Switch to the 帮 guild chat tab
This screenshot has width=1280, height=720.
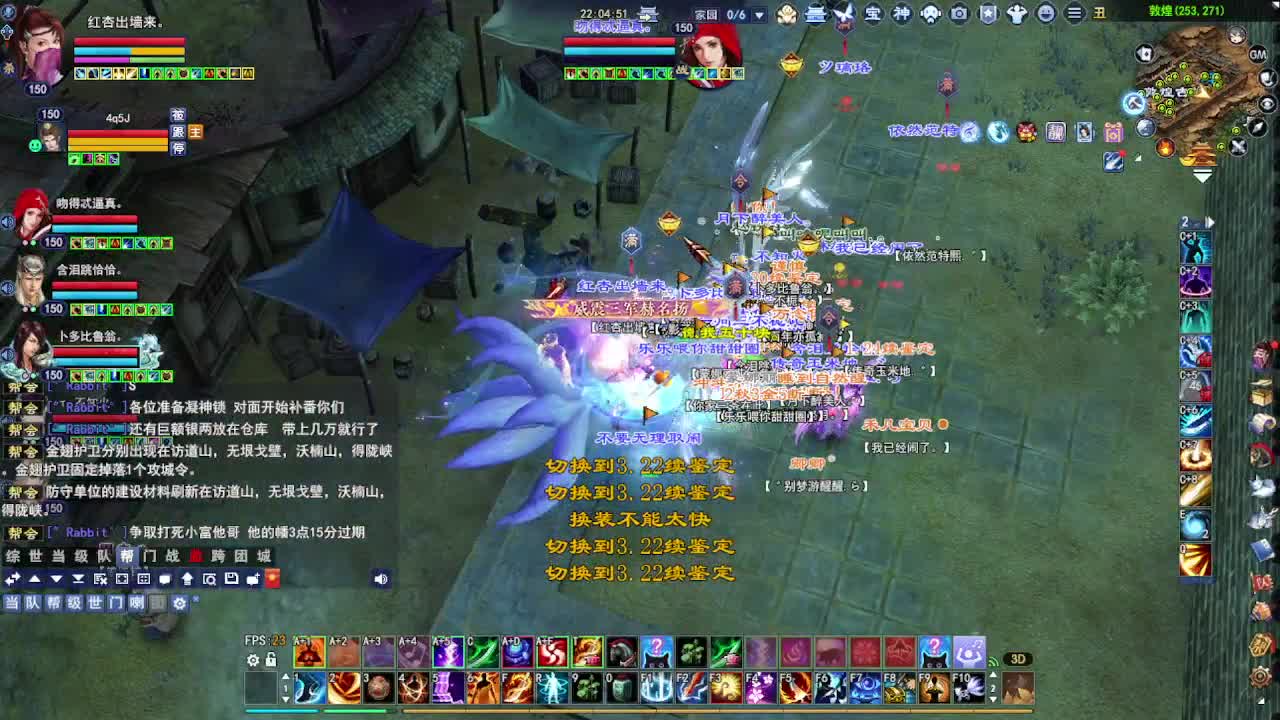coord(128,553)
